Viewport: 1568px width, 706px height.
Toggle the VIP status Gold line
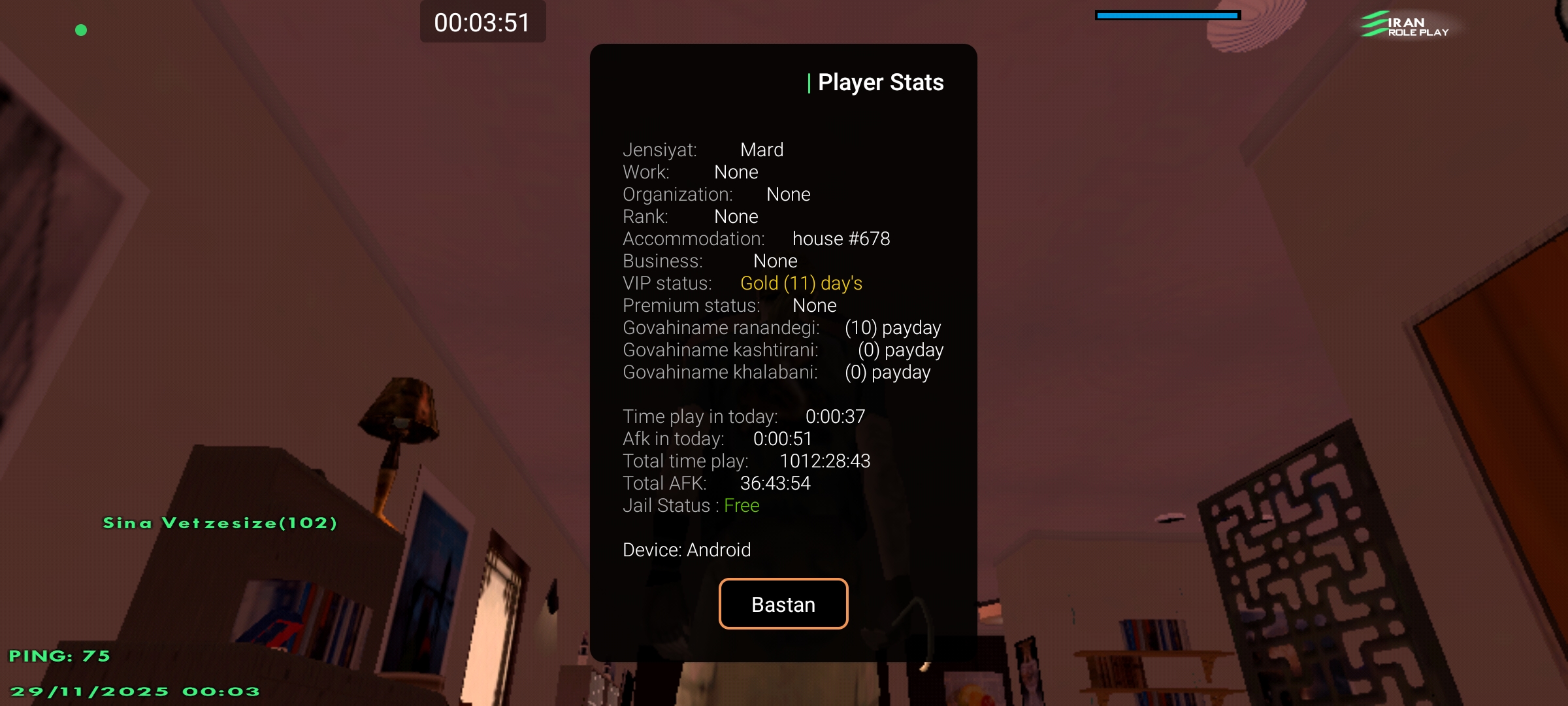(x=742, y=282)
